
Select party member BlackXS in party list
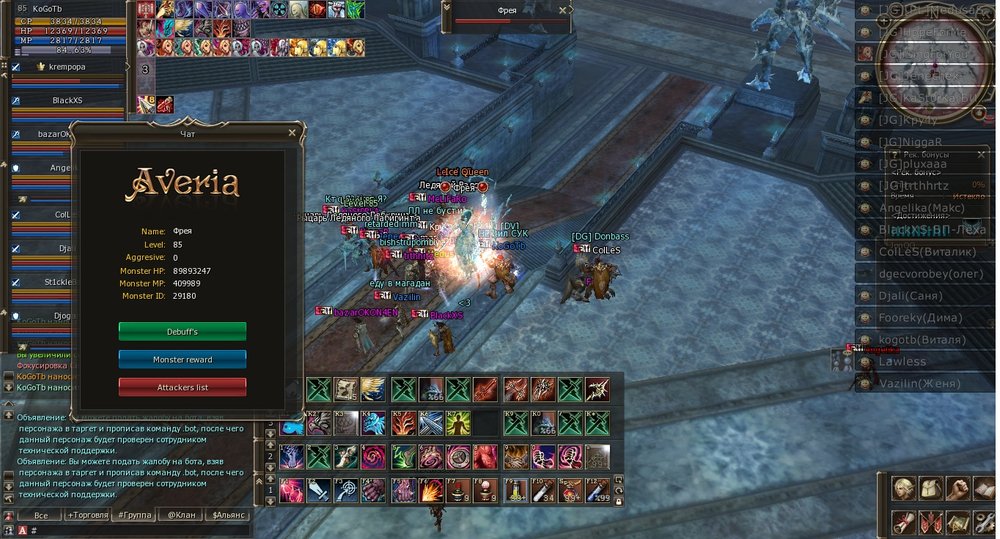68,100
